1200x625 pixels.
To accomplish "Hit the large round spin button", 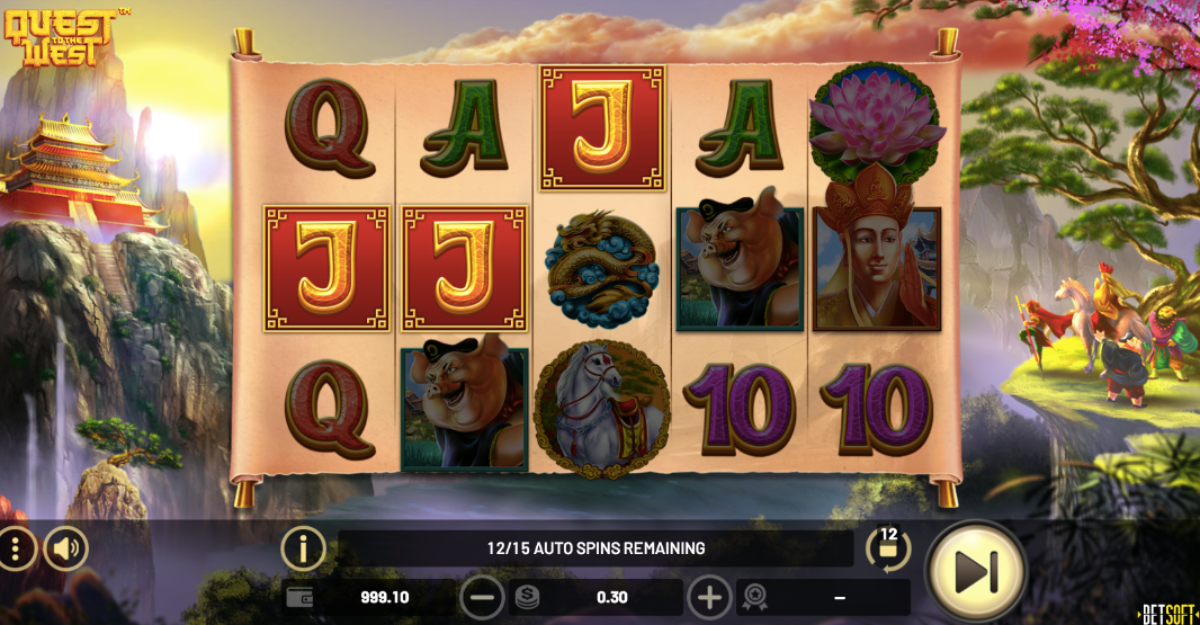I will point(975,571).
